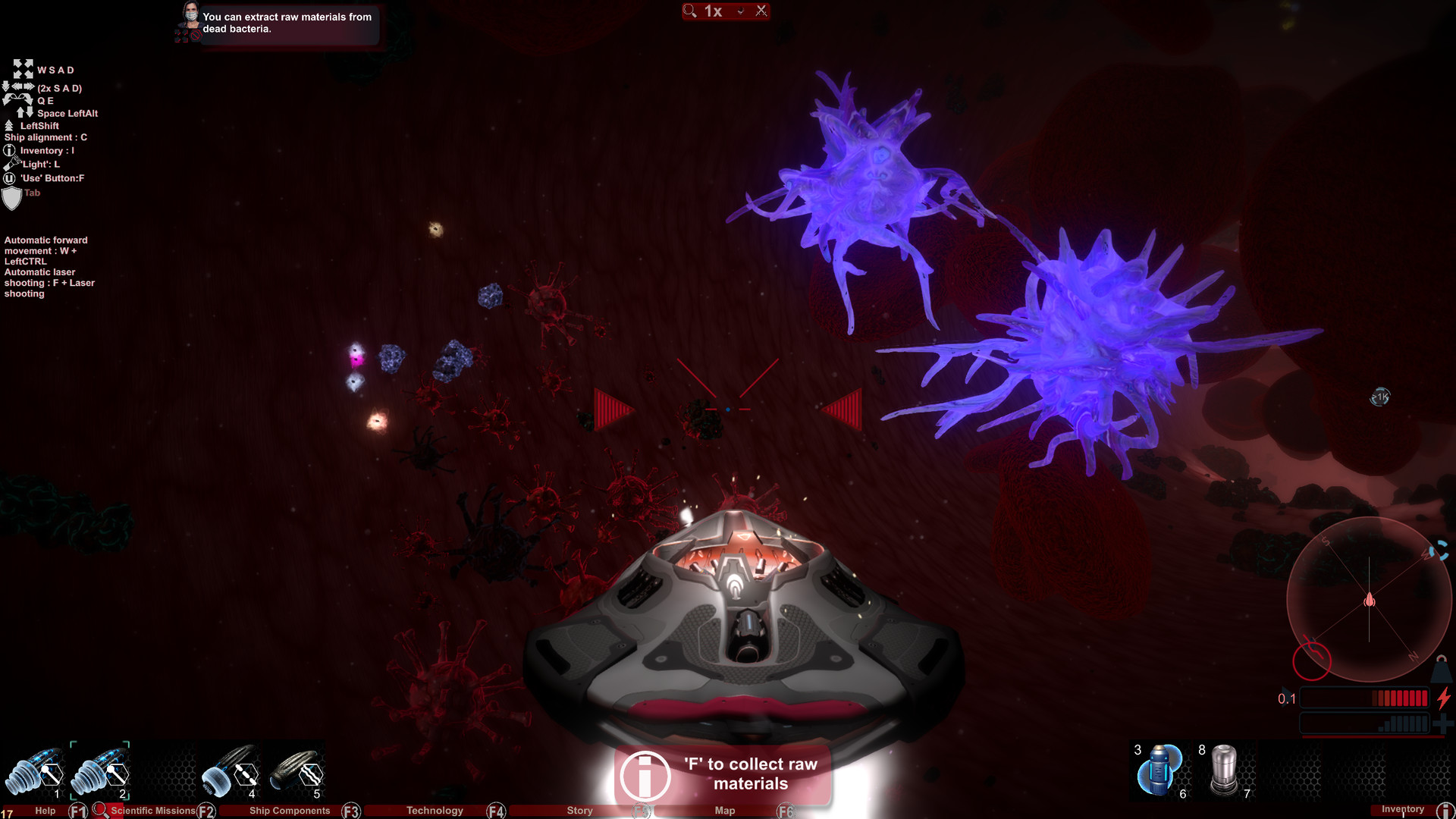Show the Ship Components screen

[x=290, y=811]
